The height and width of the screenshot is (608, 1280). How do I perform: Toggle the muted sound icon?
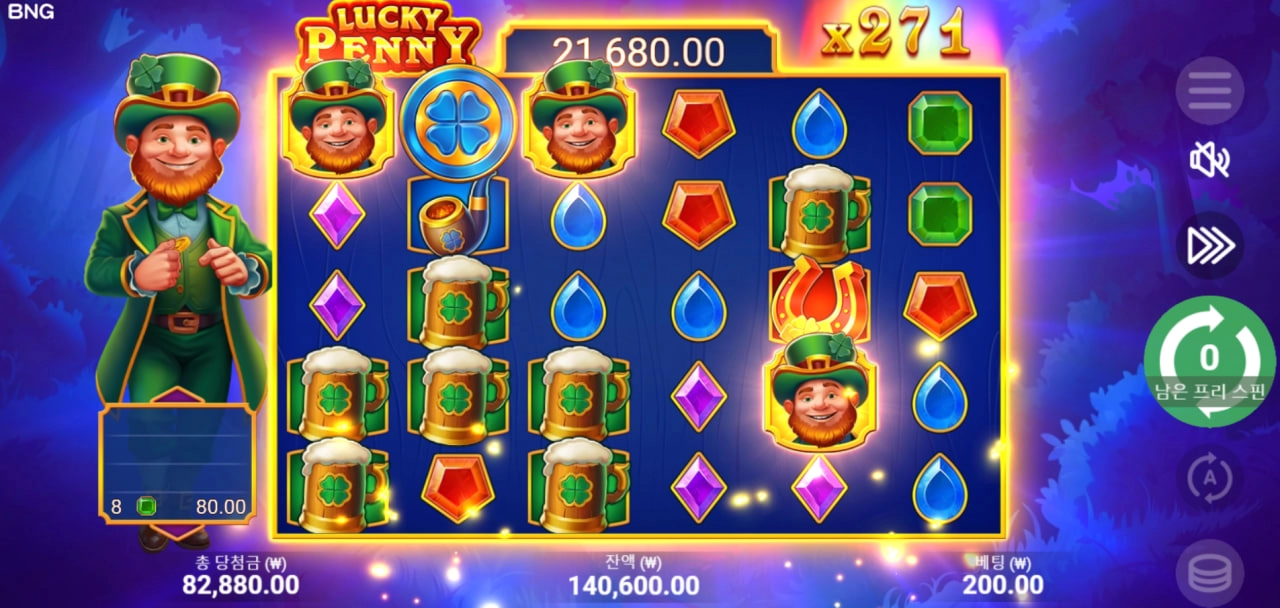click(x=1209, y=160)
